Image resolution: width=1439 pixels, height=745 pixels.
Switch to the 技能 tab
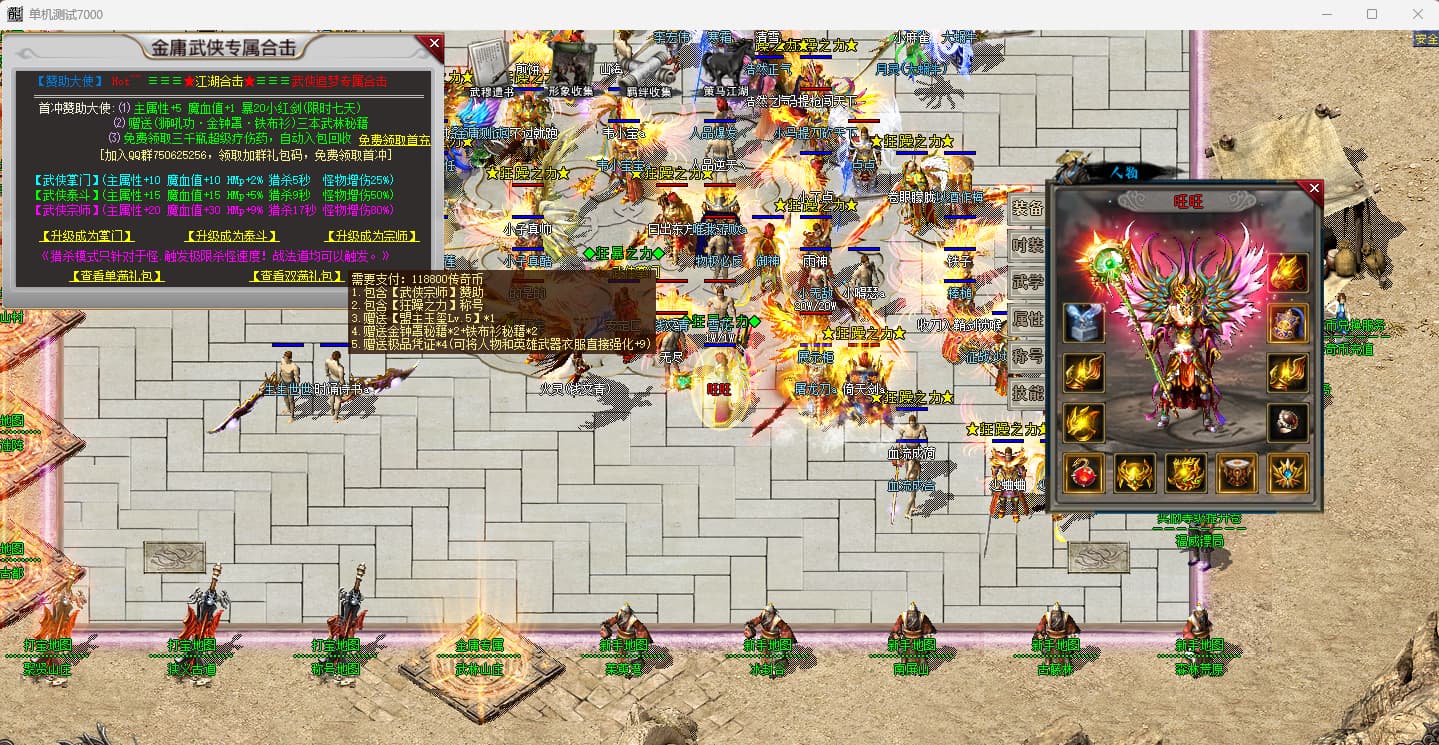1027,393
